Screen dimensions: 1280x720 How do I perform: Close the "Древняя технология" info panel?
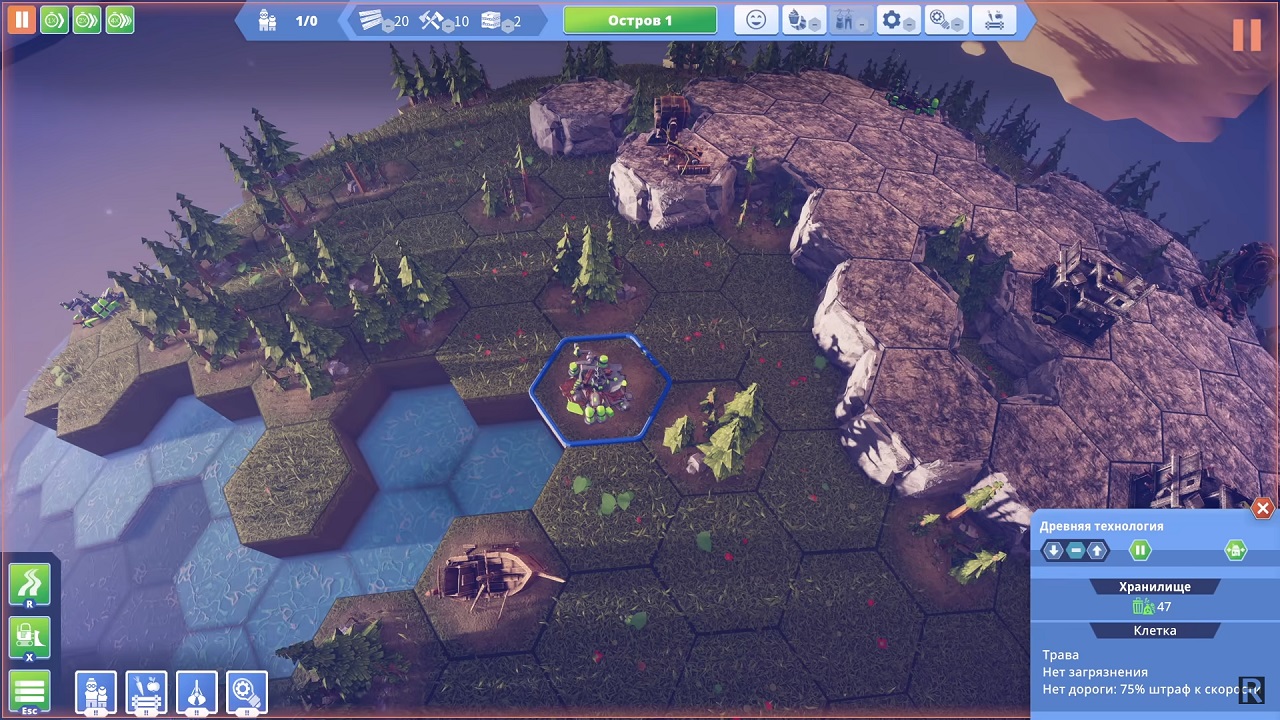[1263, 509]
